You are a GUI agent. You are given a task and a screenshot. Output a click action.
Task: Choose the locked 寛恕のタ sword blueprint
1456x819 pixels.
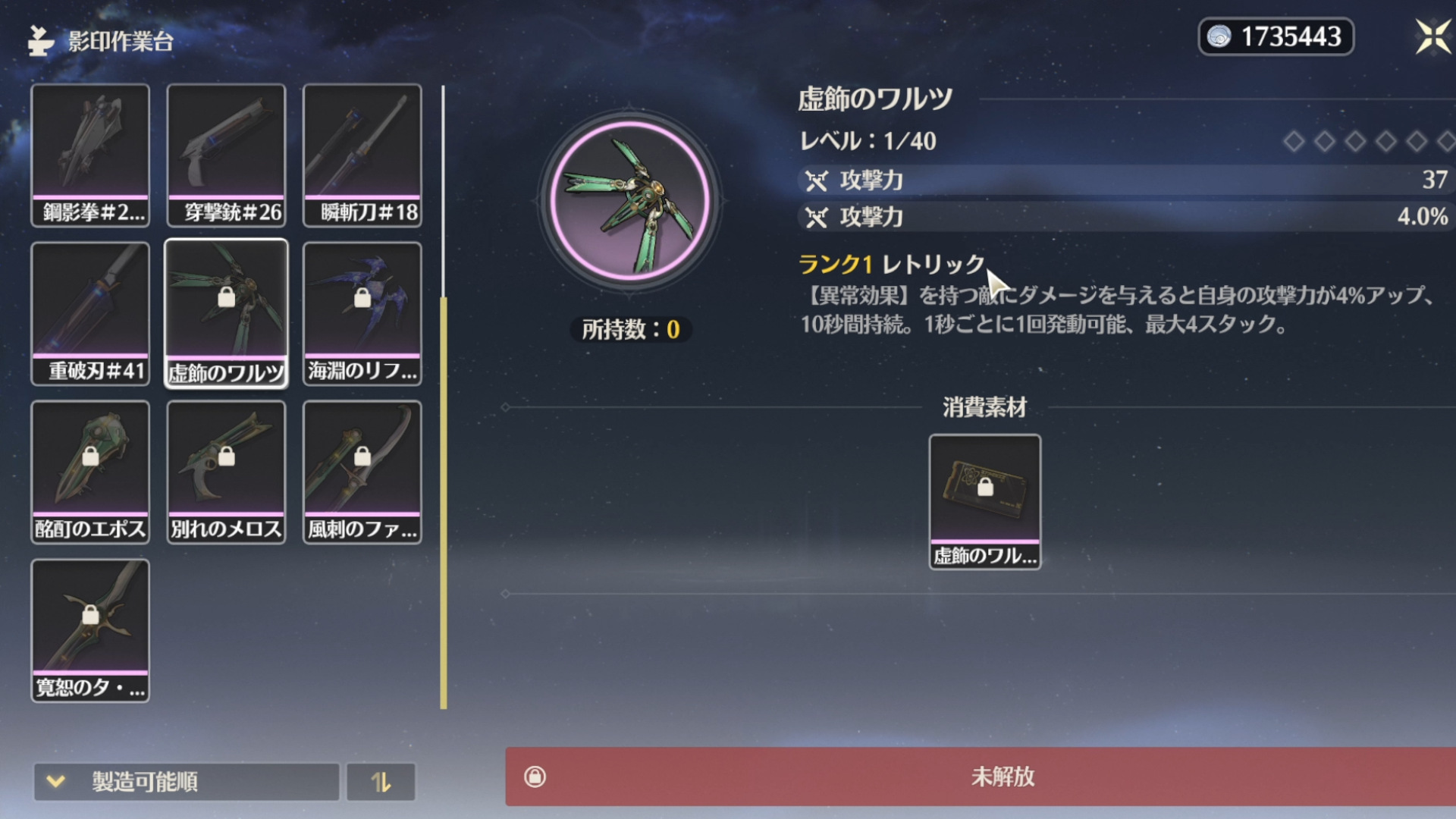pos(90,631)
